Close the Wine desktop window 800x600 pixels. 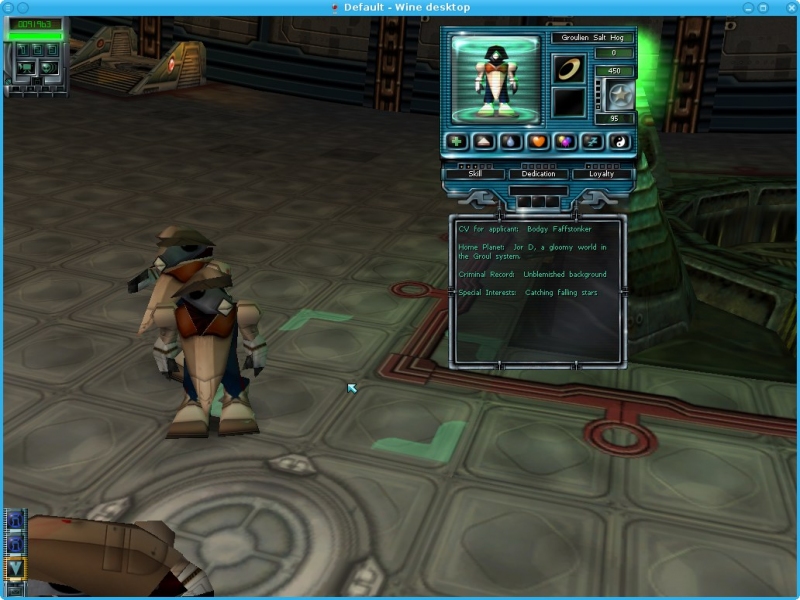[790, 7]
